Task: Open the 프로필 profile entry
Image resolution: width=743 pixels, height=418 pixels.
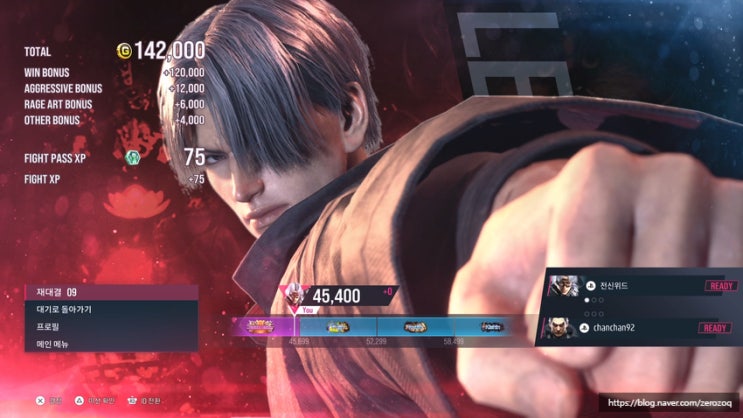Action: coord(110,326)
